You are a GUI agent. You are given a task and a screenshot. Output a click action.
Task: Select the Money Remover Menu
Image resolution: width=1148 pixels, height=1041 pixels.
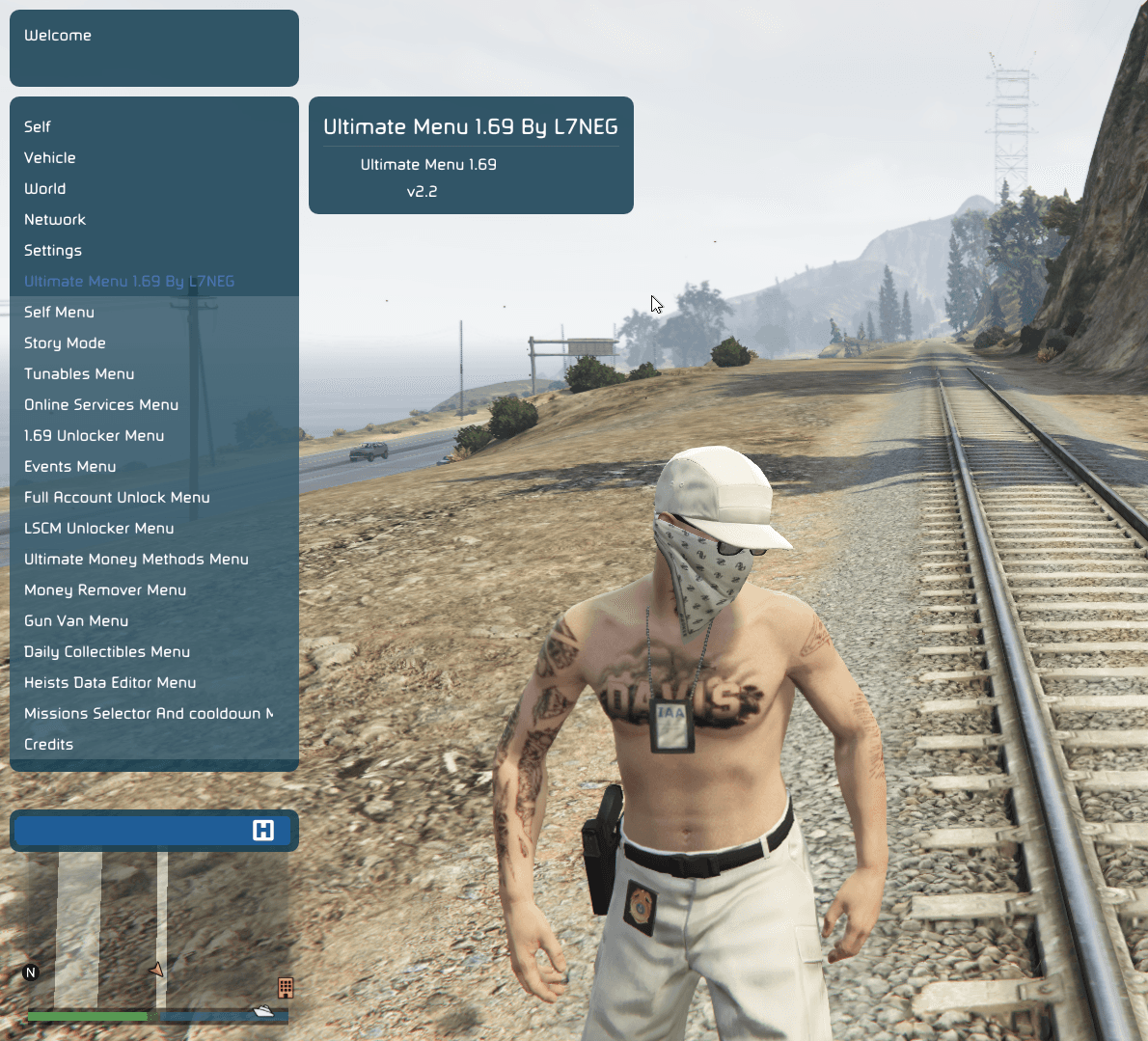(105, 589)
